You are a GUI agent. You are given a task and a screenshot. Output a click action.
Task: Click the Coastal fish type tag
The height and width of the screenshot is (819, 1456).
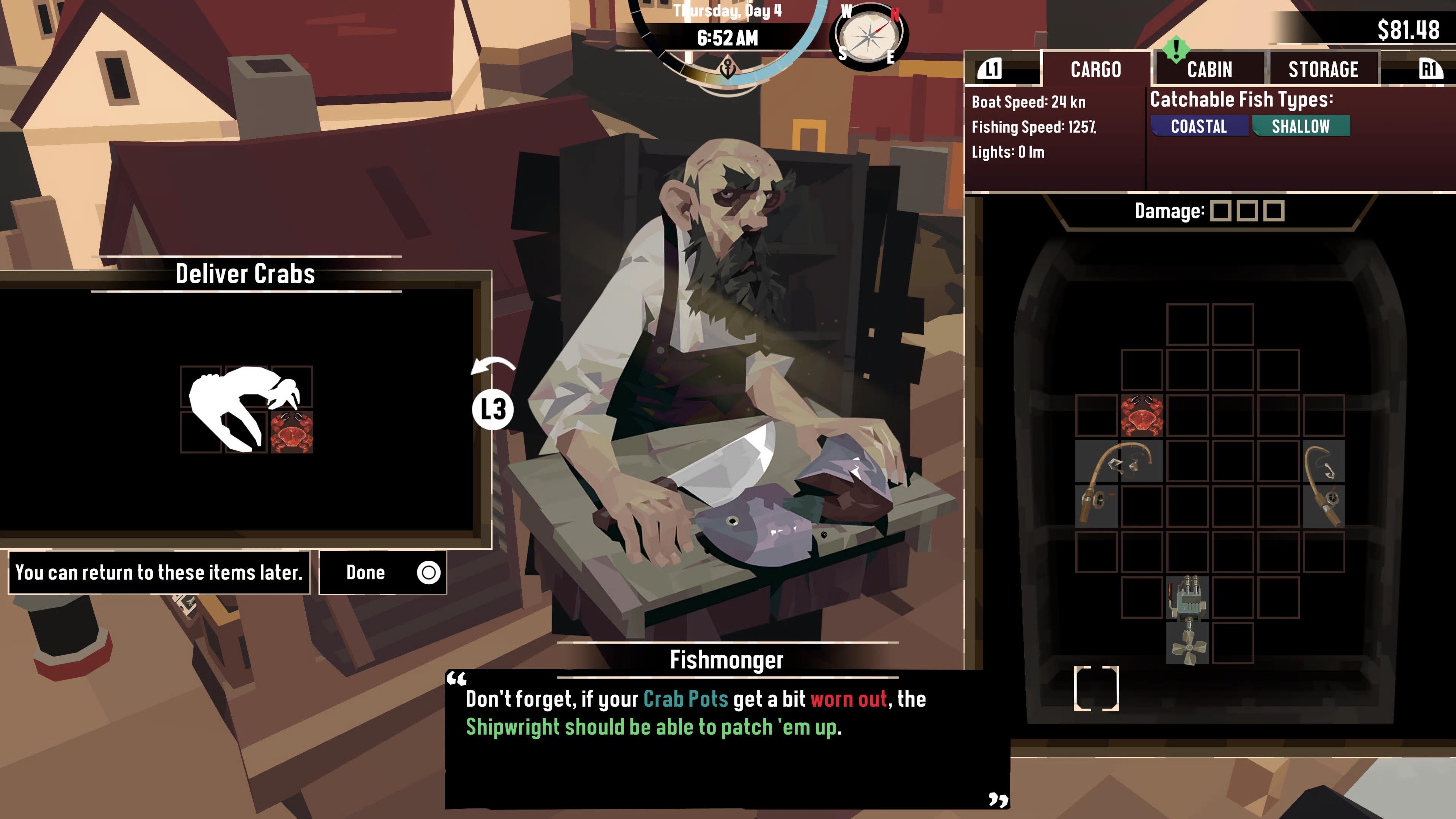[1199, 126]
